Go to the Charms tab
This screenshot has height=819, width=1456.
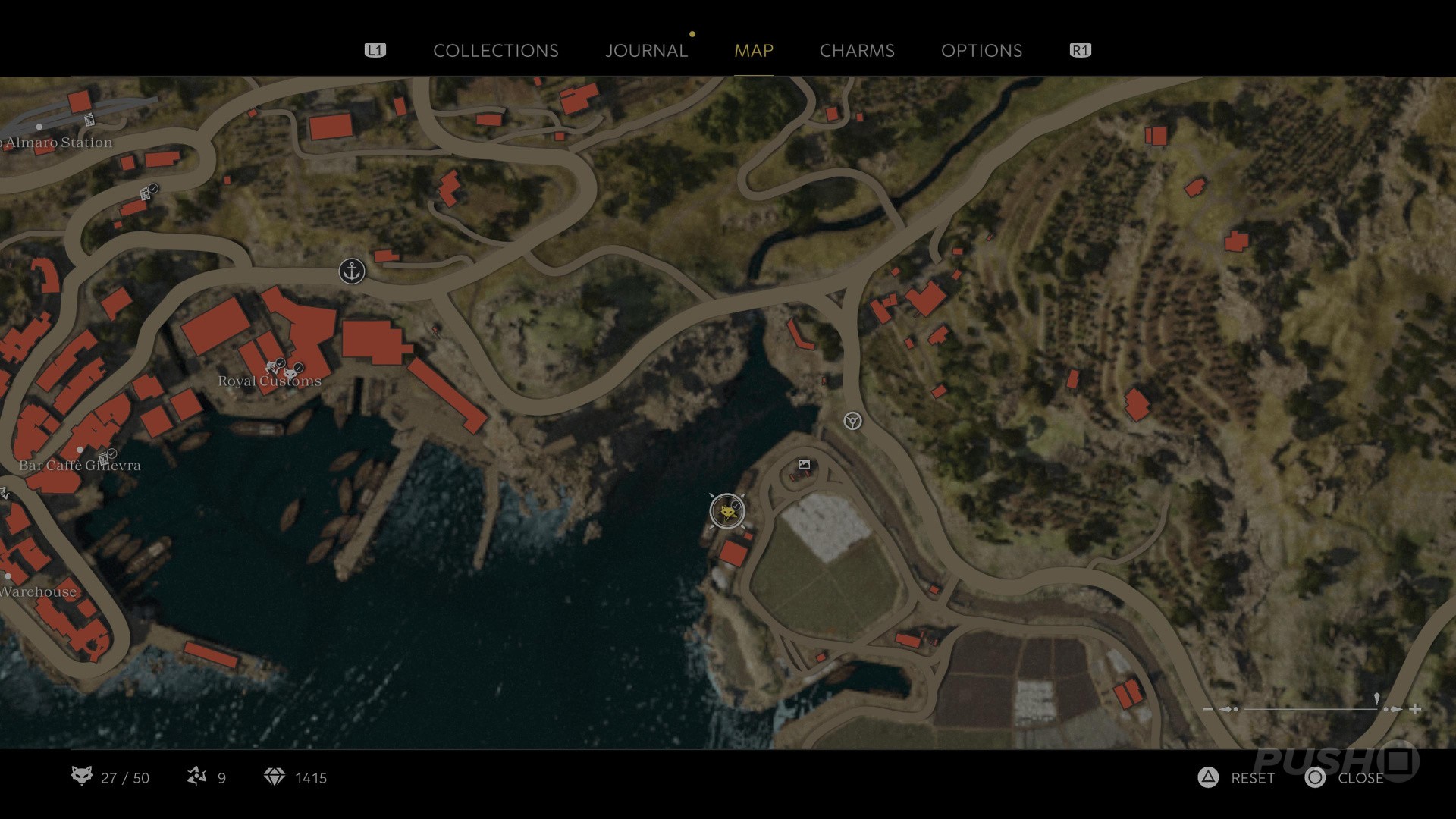point(857,51)
